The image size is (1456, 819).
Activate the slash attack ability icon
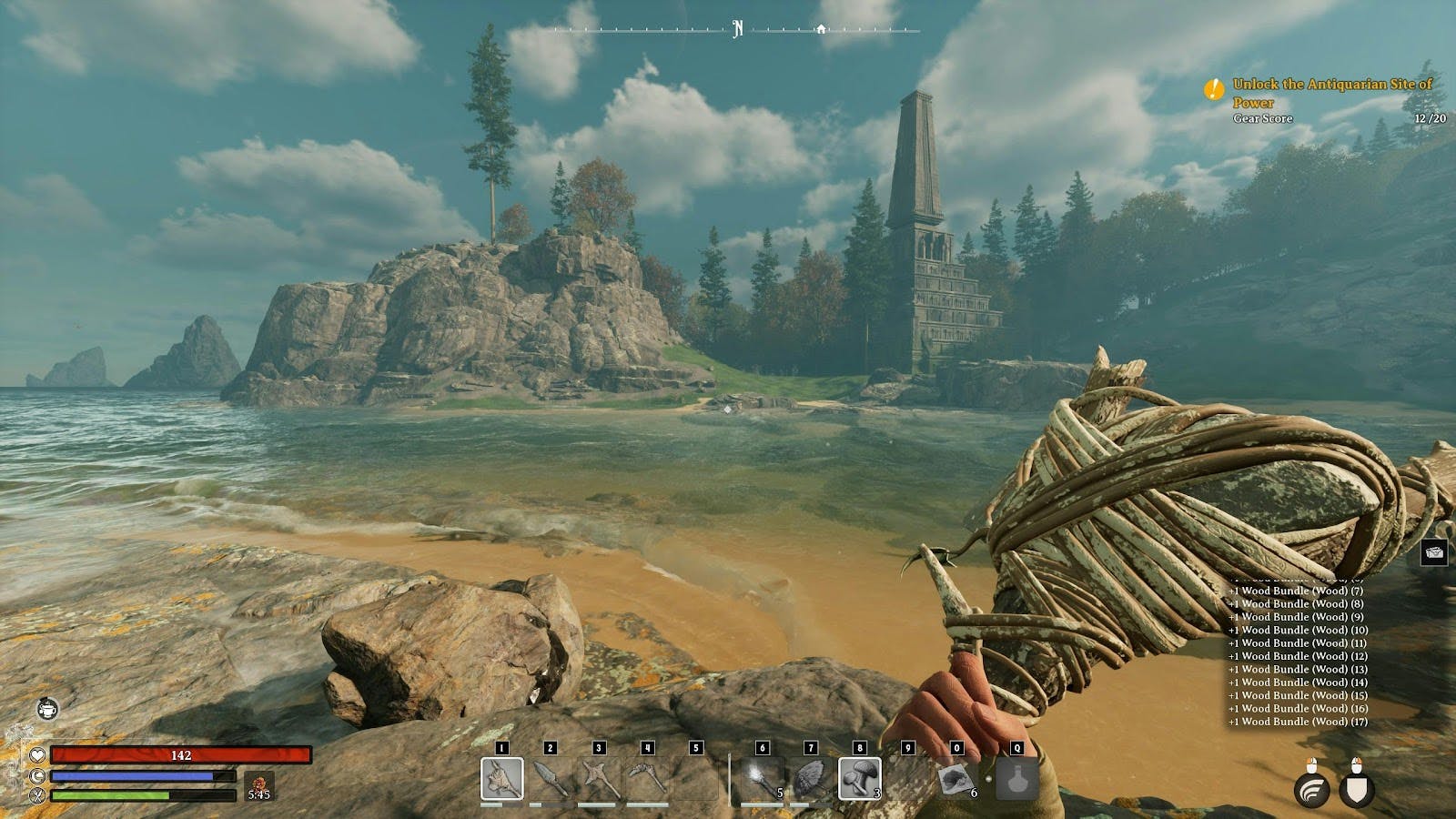(x=1312, y=789)
